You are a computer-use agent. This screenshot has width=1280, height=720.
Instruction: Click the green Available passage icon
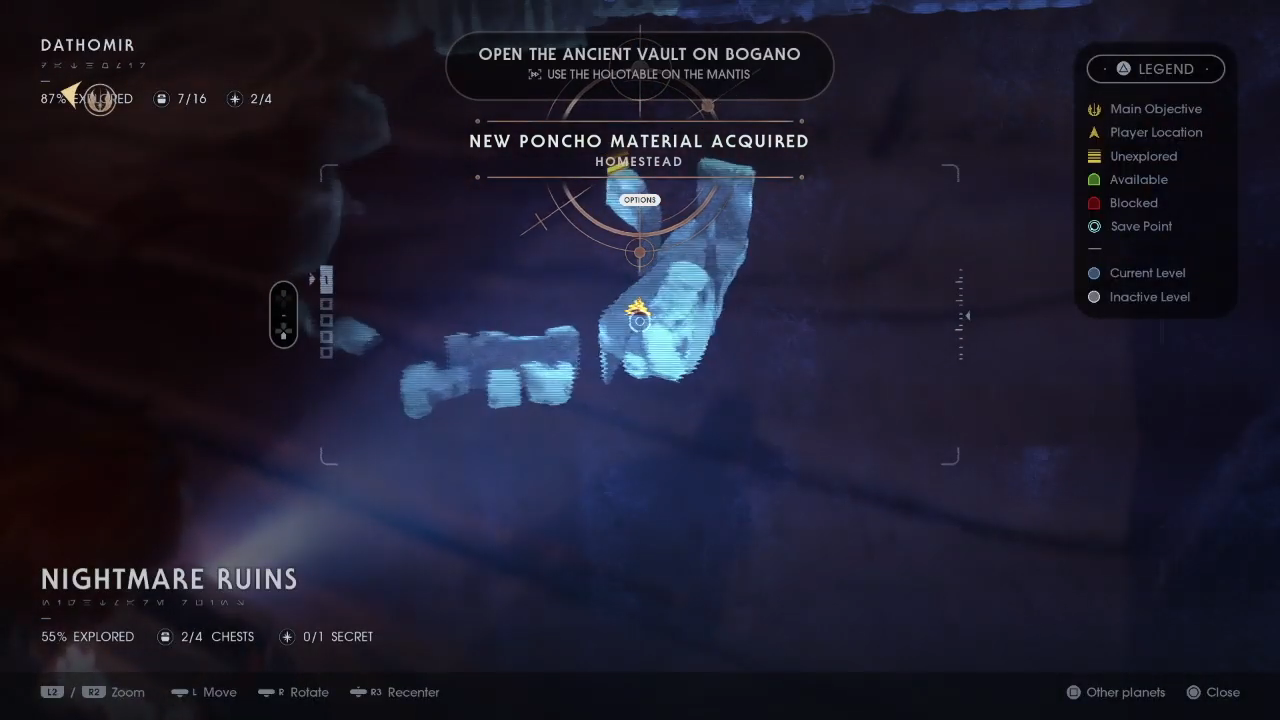[1094, 179]
